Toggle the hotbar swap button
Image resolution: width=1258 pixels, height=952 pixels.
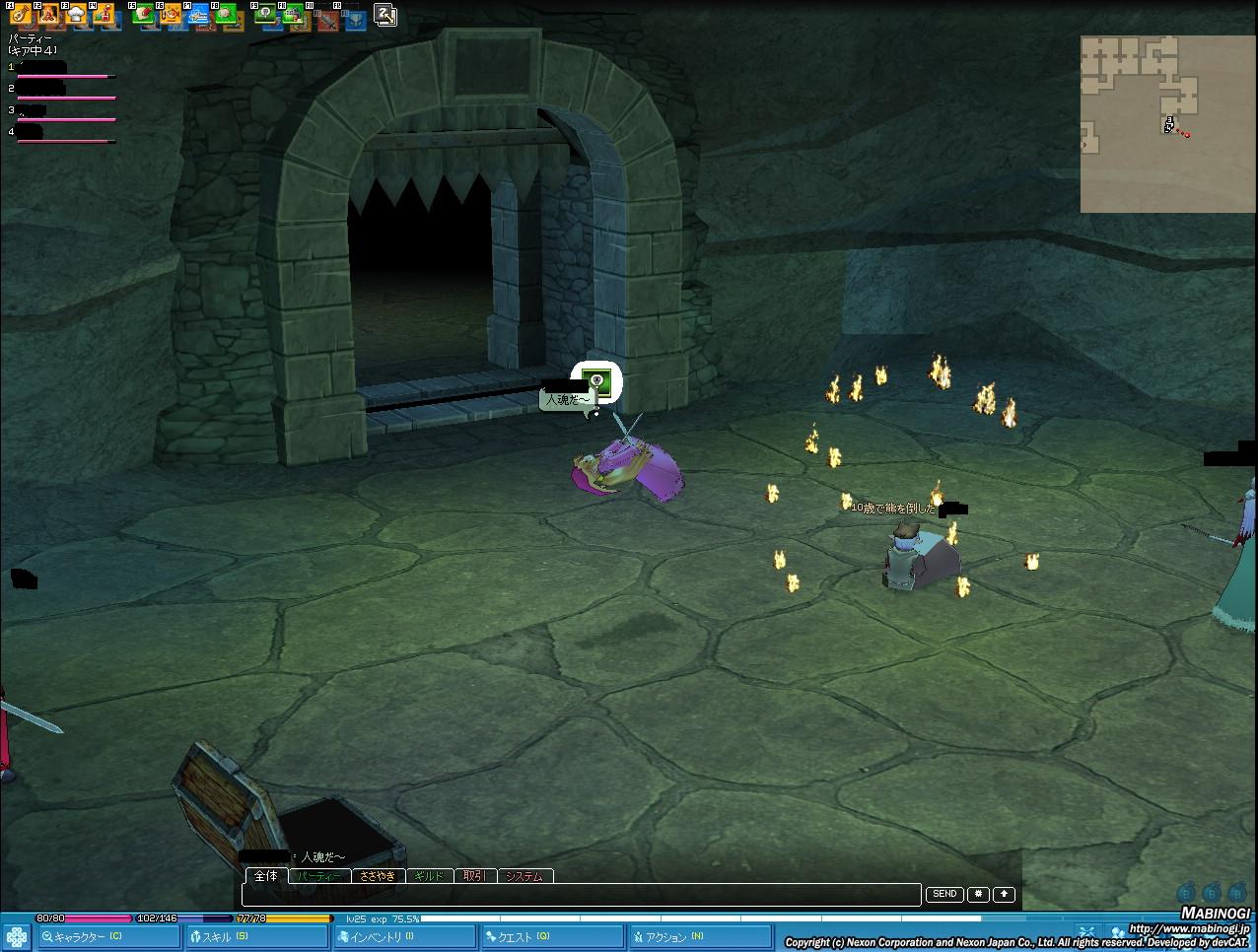385,14
